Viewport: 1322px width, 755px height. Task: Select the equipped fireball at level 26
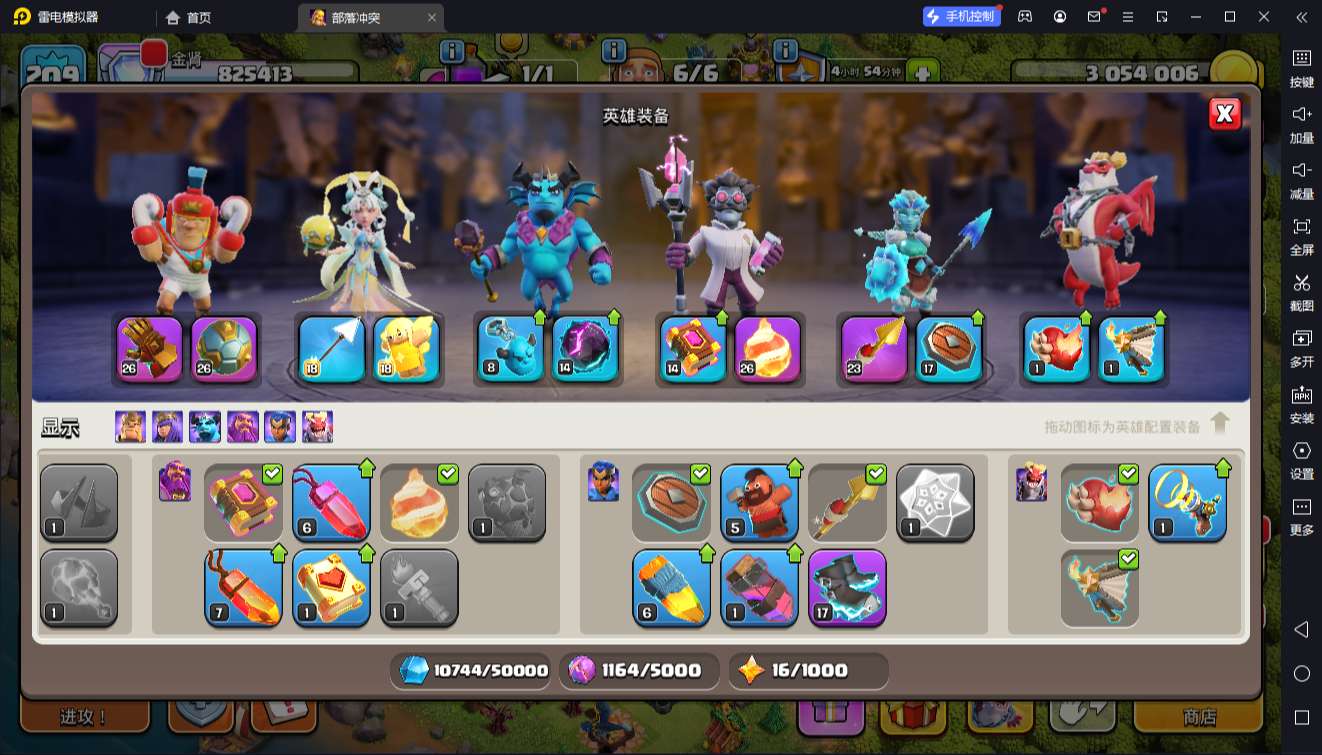click(x=768, y=349)
